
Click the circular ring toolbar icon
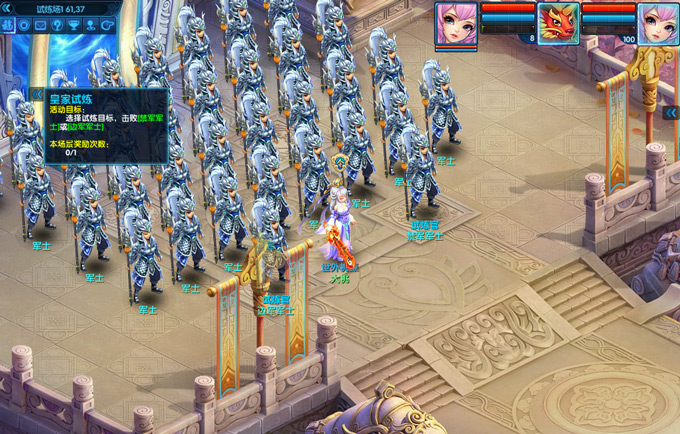pyautogui.click(x=24, y=25)
